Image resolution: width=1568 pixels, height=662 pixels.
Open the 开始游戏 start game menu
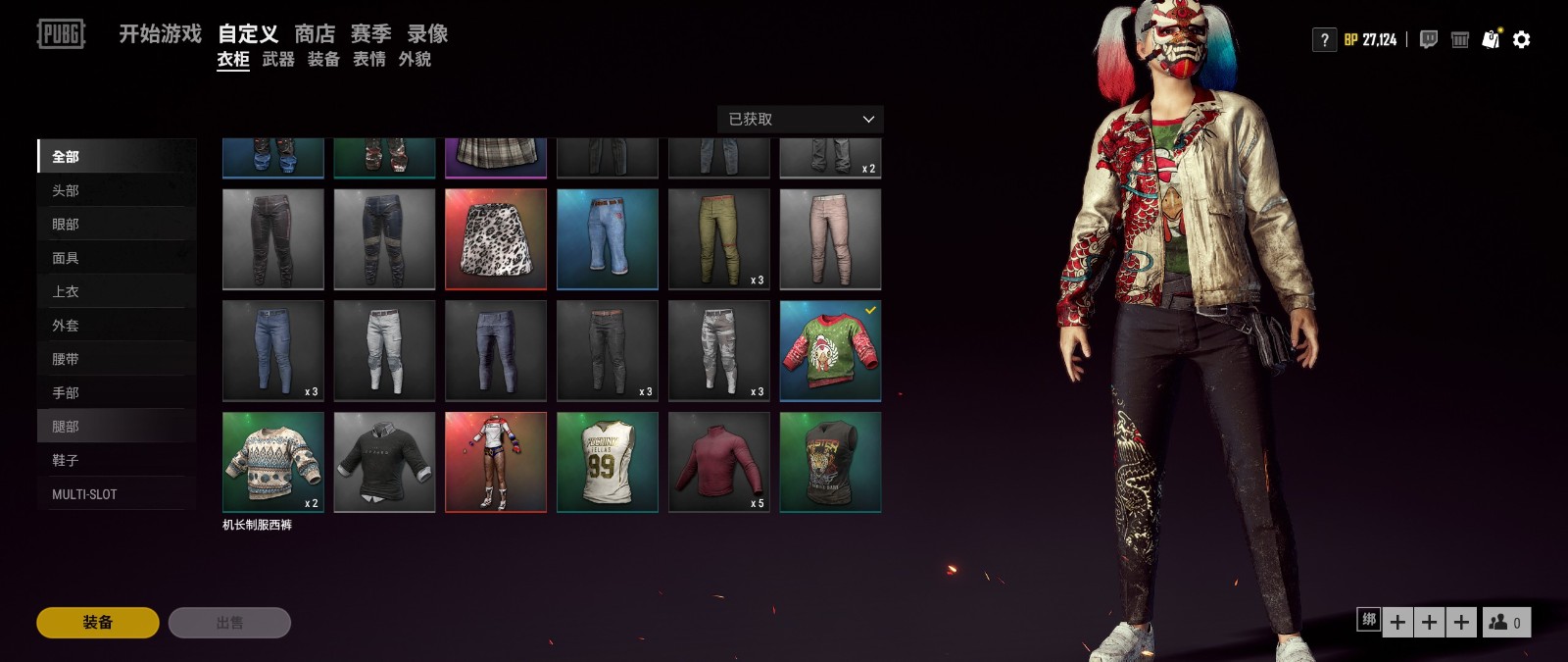pos(160,34)
